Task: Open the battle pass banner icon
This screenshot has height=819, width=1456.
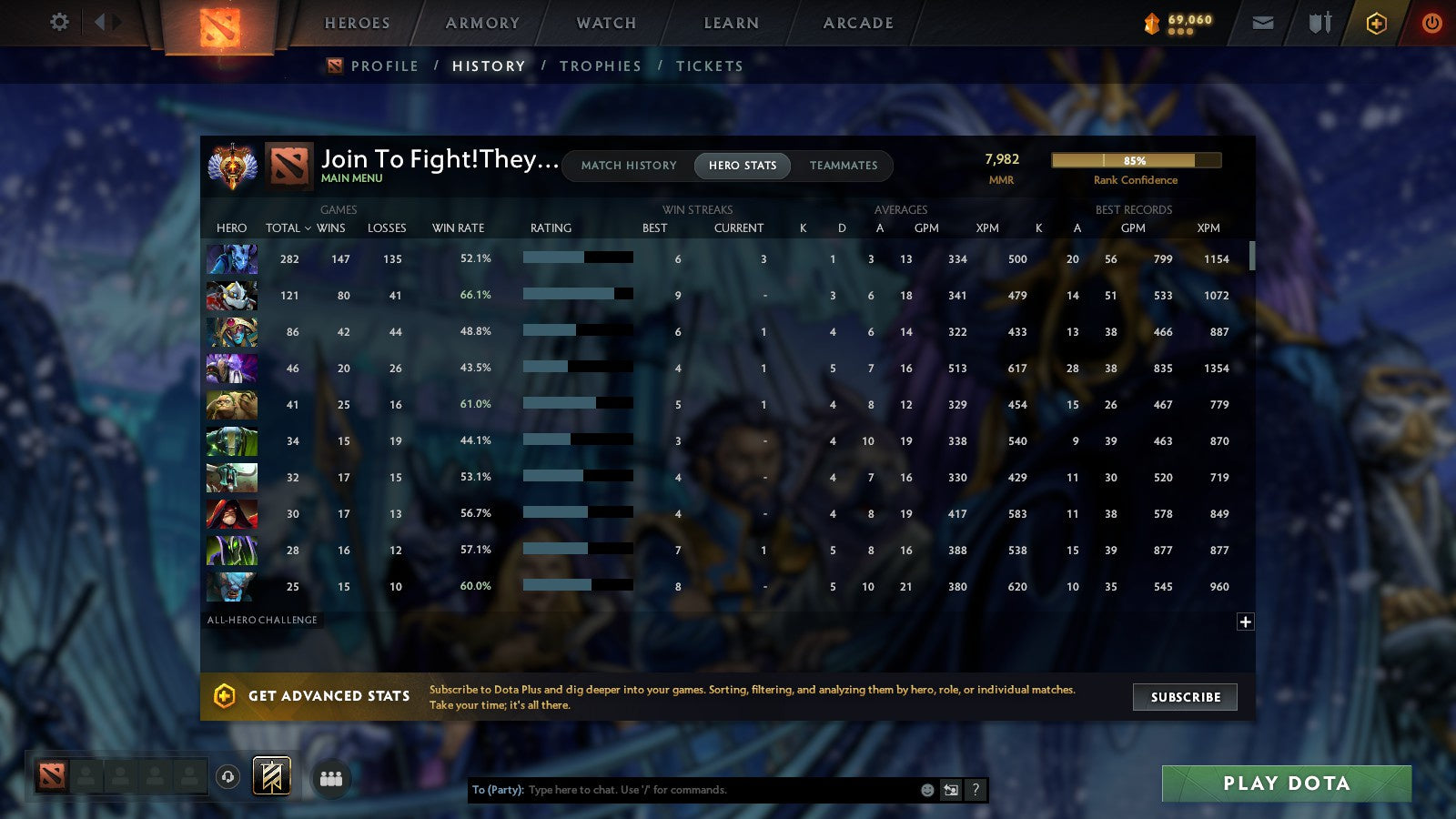Action: pyautogui.click(x=271, y=775)
